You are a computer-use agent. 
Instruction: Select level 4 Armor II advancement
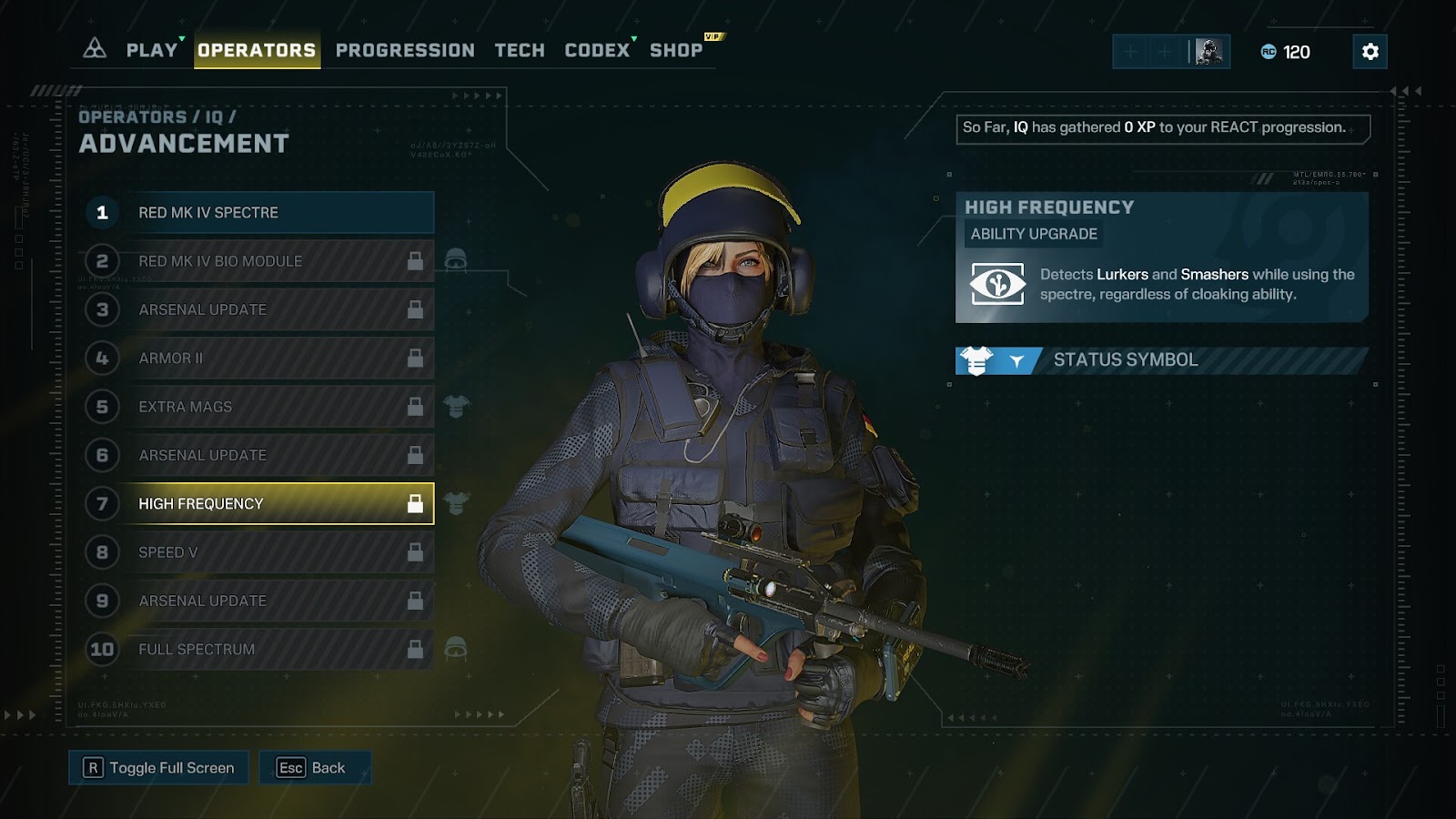(278, 359)
